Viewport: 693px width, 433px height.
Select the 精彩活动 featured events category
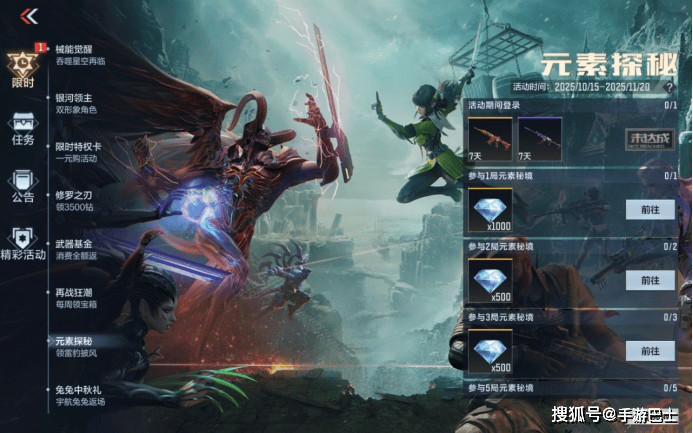tap(22, 241)
